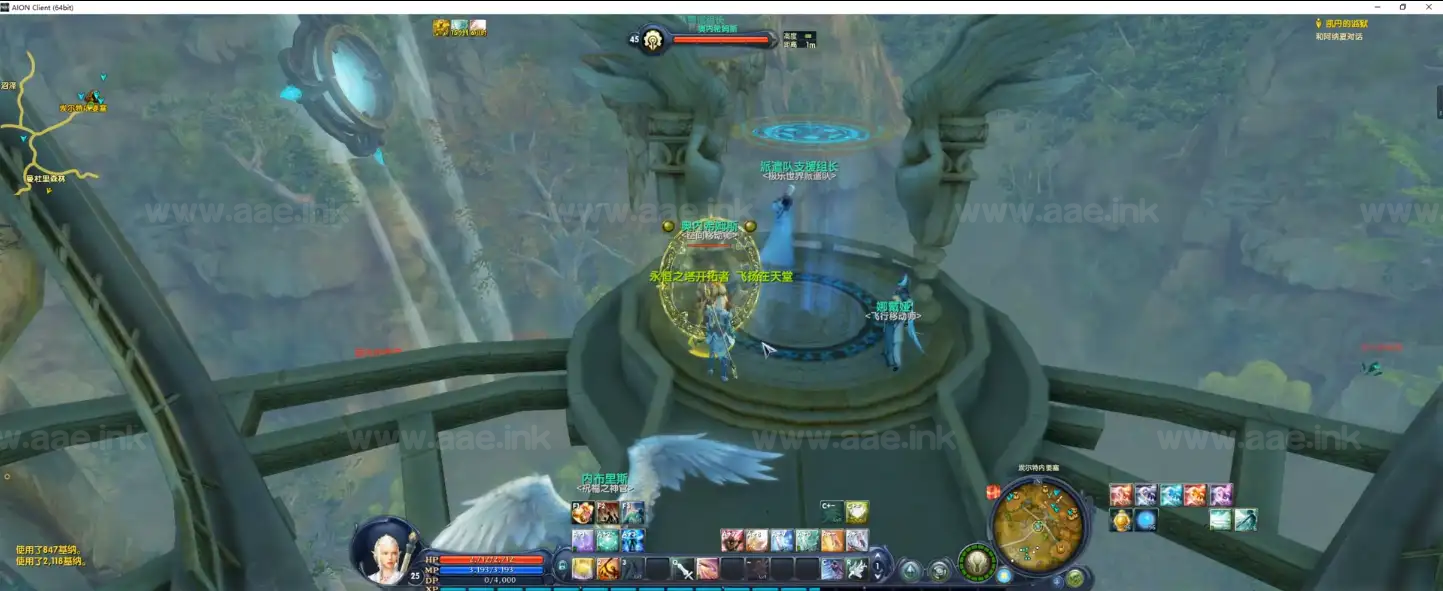Activate the white wing skill on the hotbar
The image size is (1443, 591).
pyautogui.click(x=856, y=569)
